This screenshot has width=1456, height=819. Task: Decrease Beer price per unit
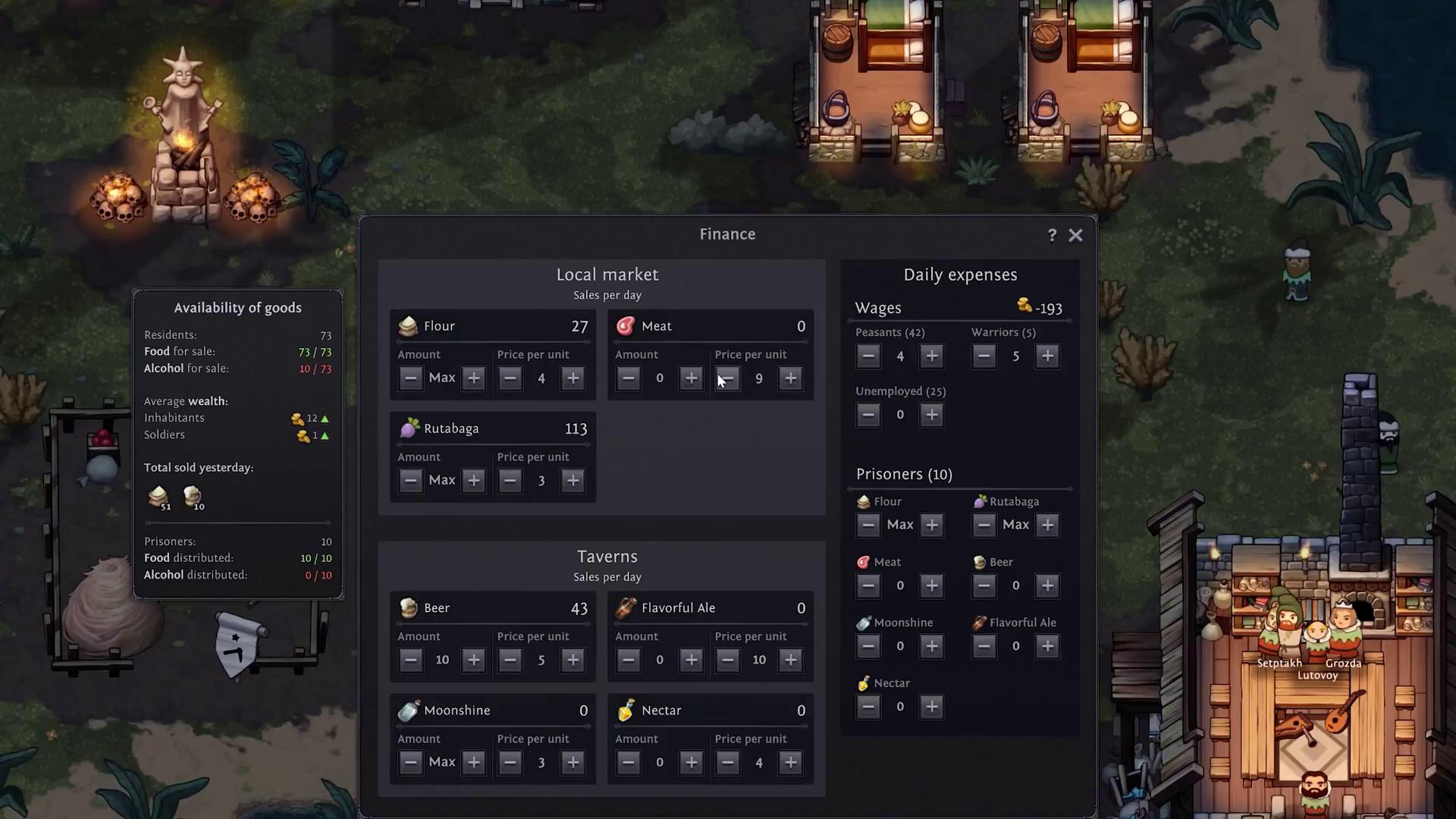click(x=510, y=660)
